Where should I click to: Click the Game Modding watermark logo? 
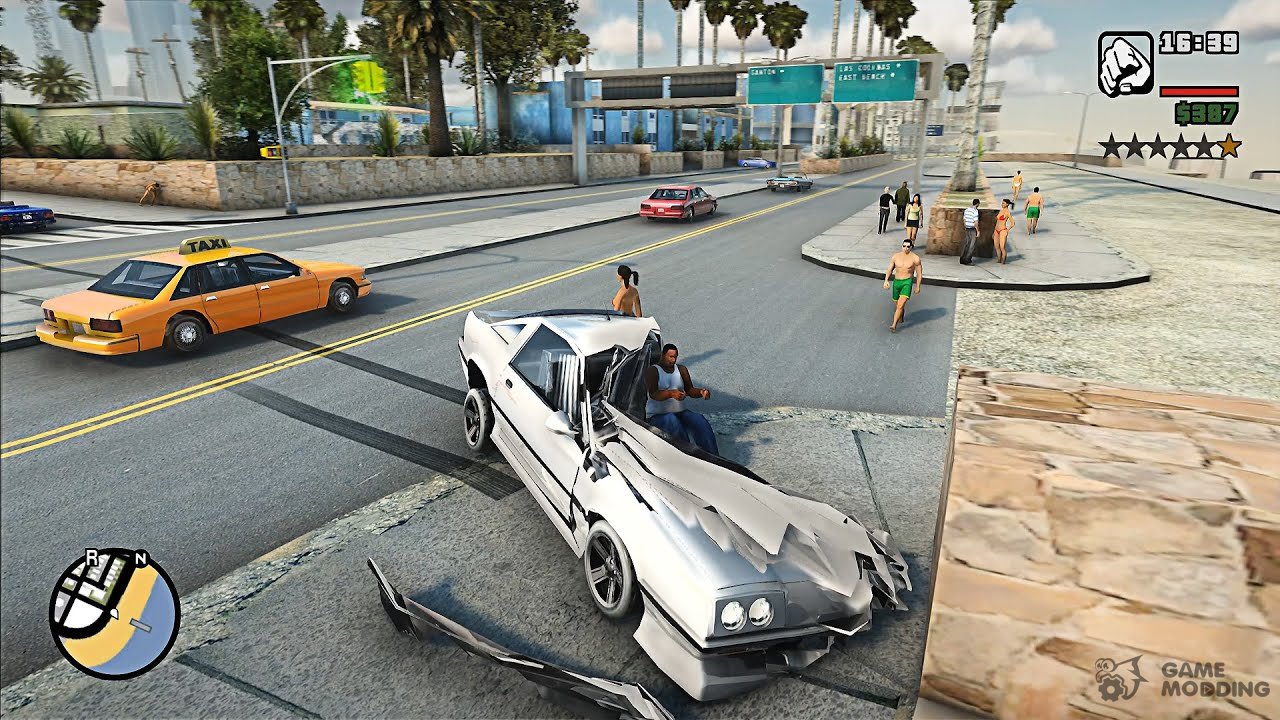point(1182,678)
